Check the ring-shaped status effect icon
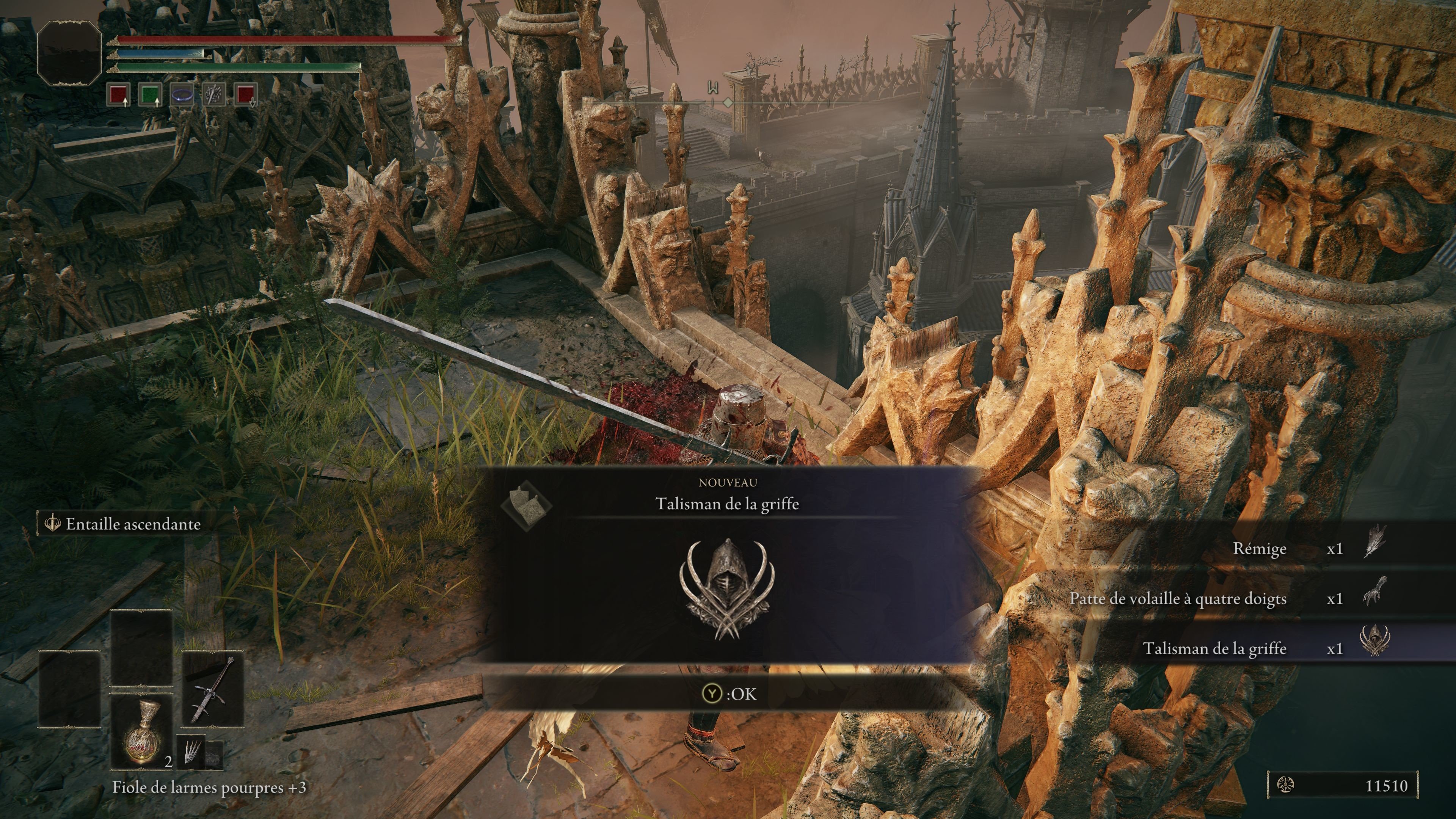This screenshot has width=1456, height=819. click(x=182, y=94)
